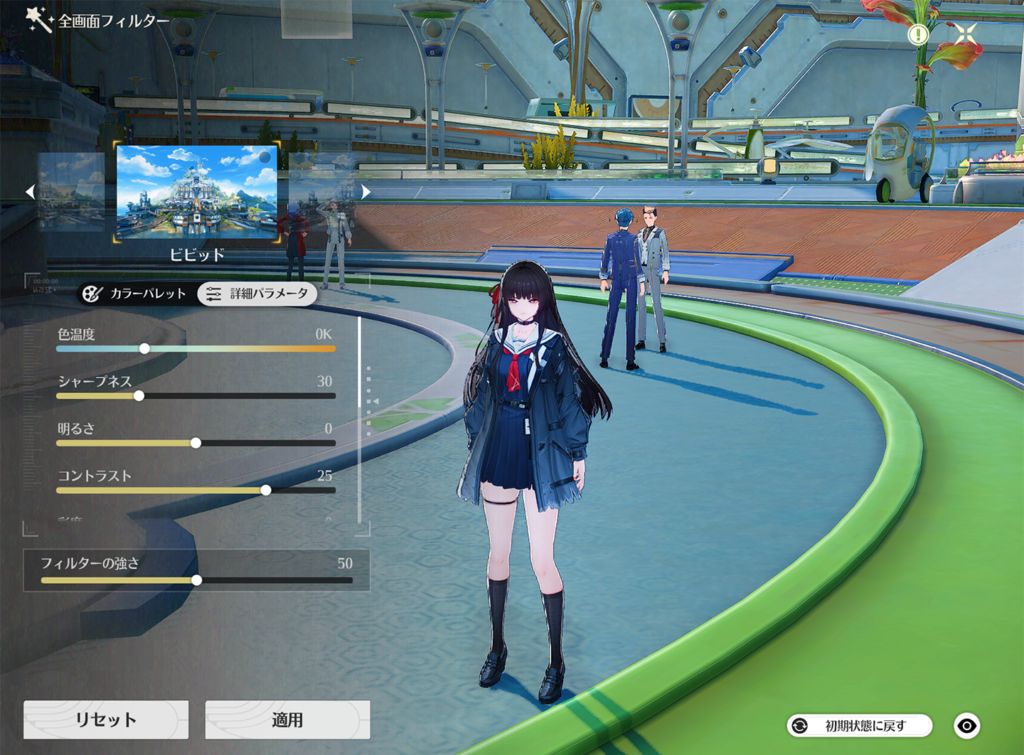Image resolution: width=1024 pixels, height=755 pixels.
Task: Show the previous filter with left arrow
Action: point(30,191)
